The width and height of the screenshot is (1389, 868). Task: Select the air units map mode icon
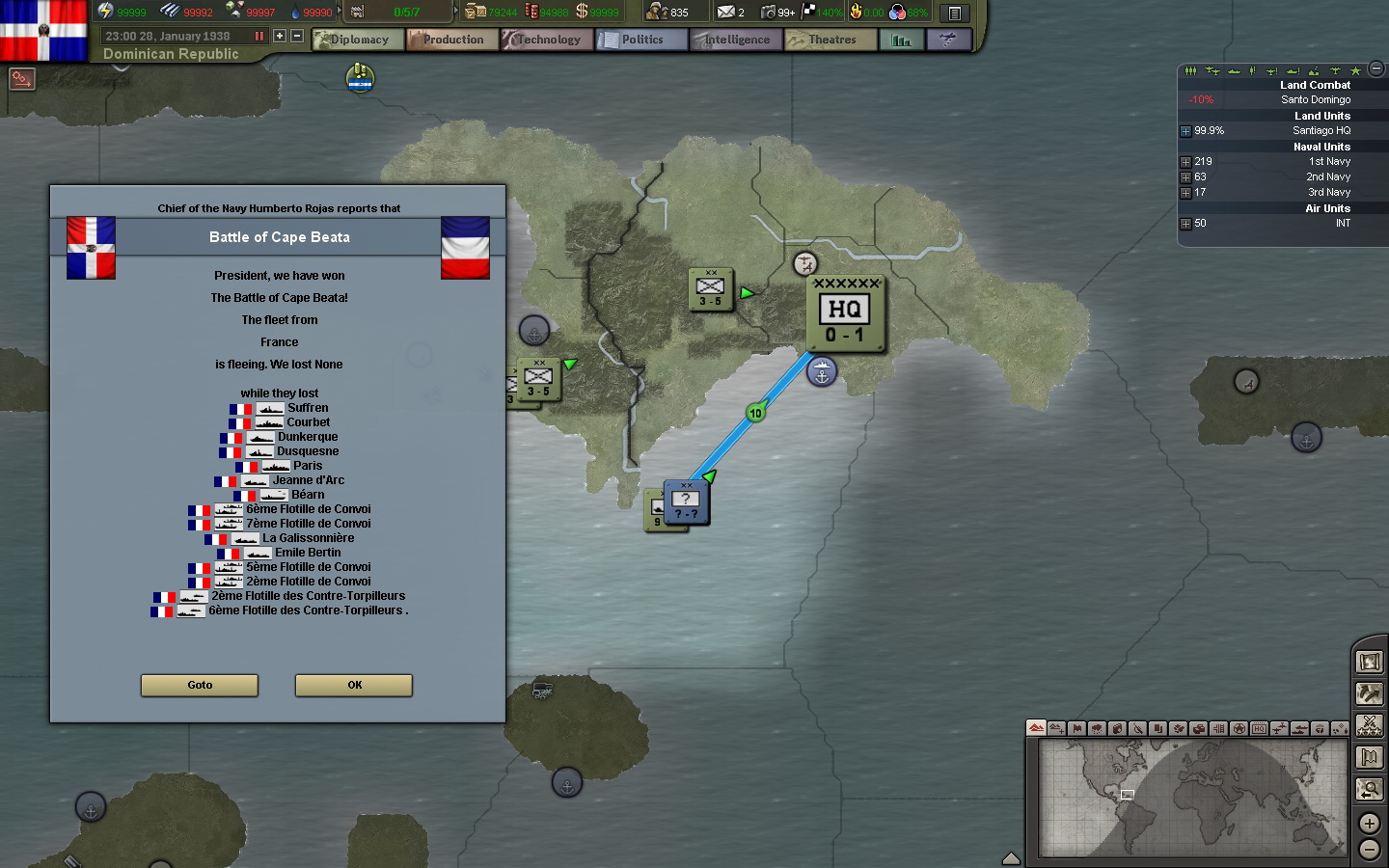[1280, 730]
